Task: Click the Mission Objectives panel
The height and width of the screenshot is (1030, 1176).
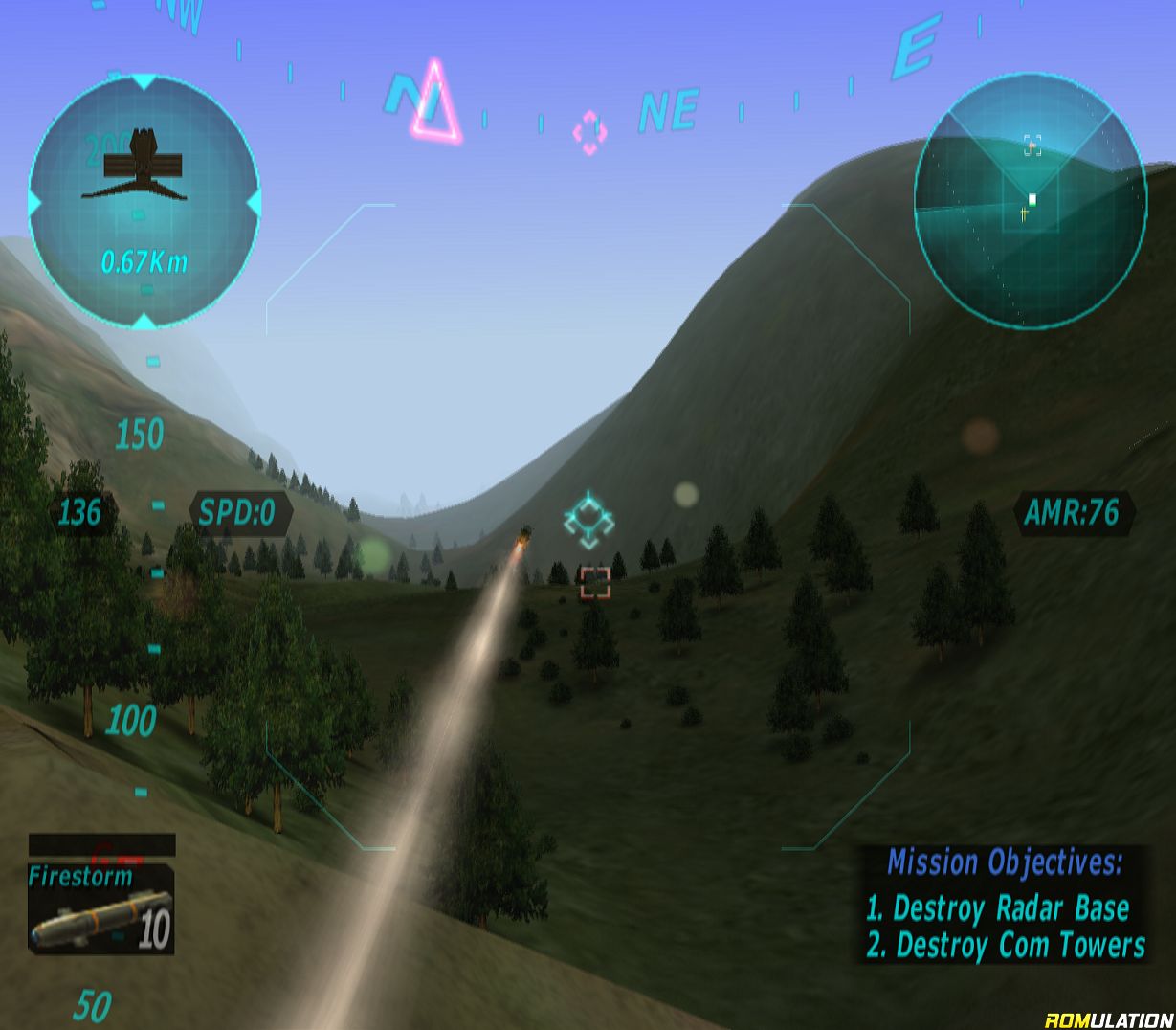Action: click(1005, 904)
